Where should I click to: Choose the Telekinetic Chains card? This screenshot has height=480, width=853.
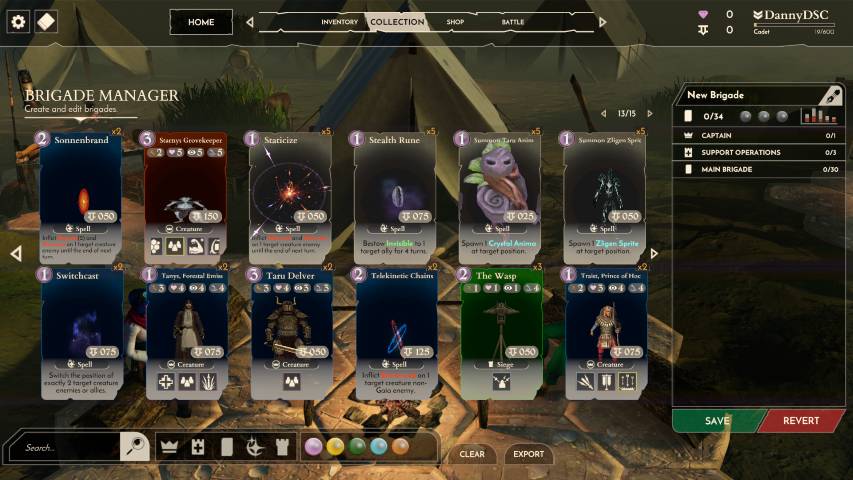pos(394,332)
